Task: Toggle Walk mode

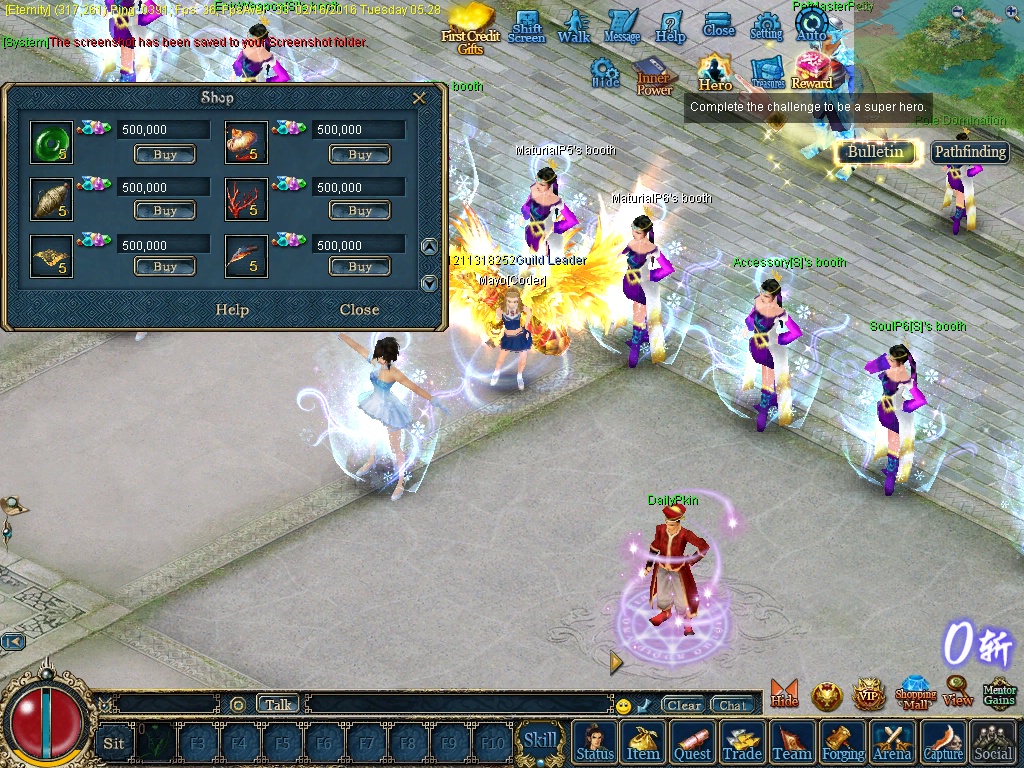Action: [574, 26]
